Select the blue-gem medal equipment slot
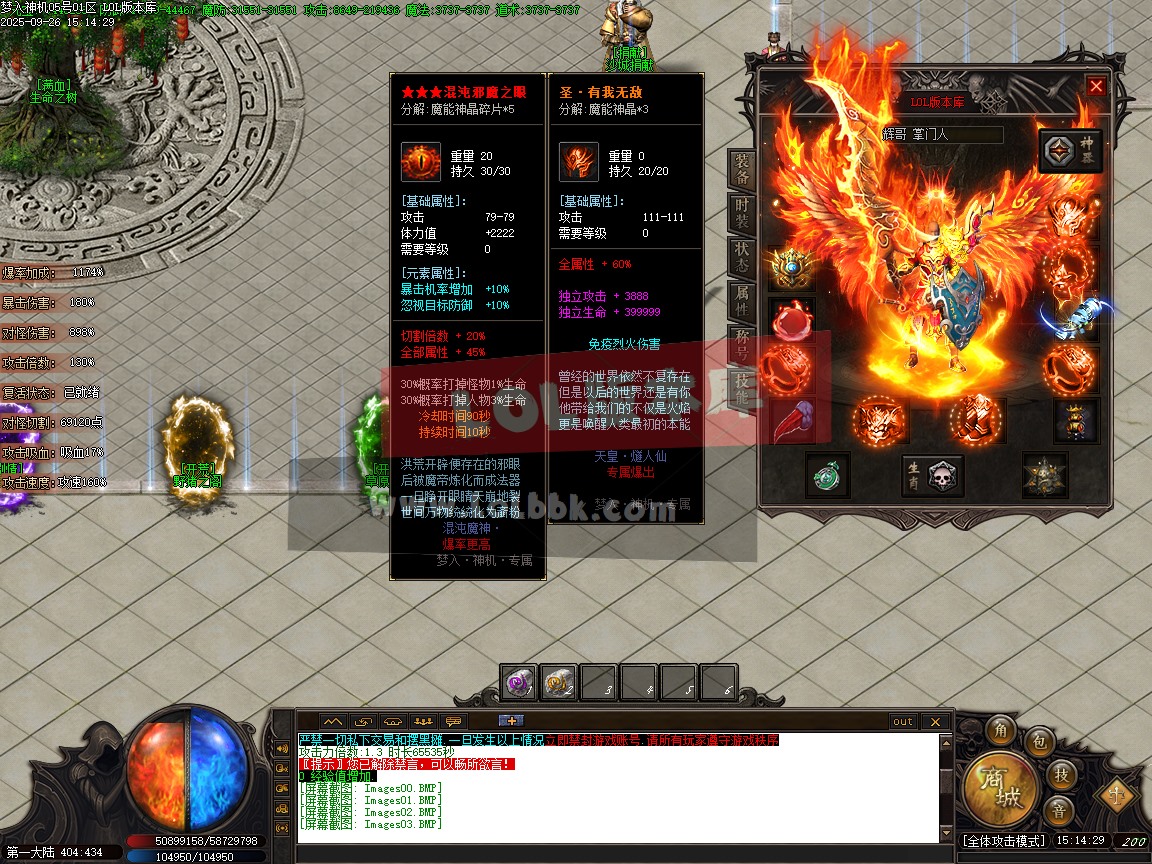 [x=790, y=268]
